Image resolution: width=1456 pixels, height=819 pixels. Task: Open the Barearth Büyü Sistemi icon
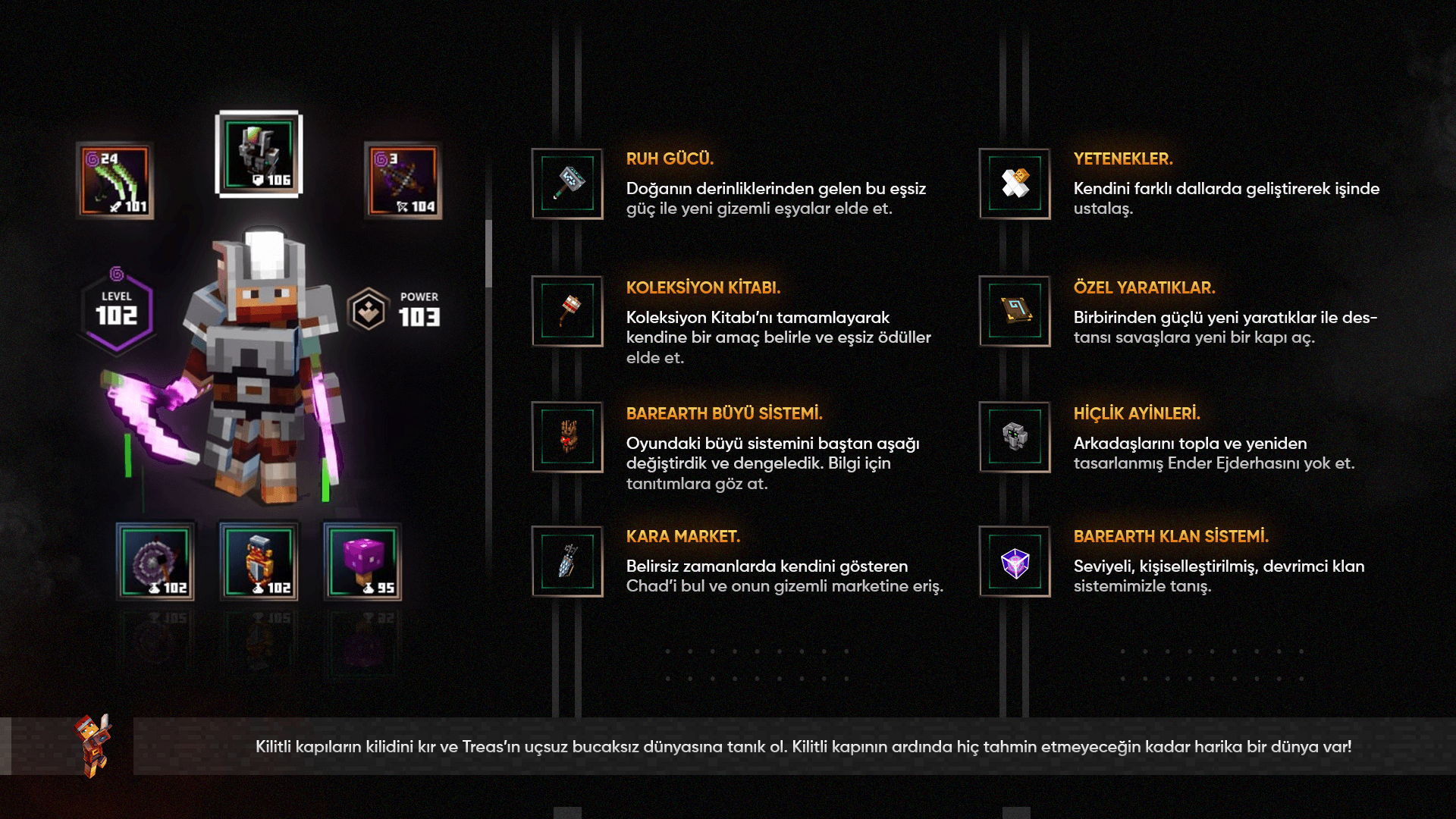567,437
